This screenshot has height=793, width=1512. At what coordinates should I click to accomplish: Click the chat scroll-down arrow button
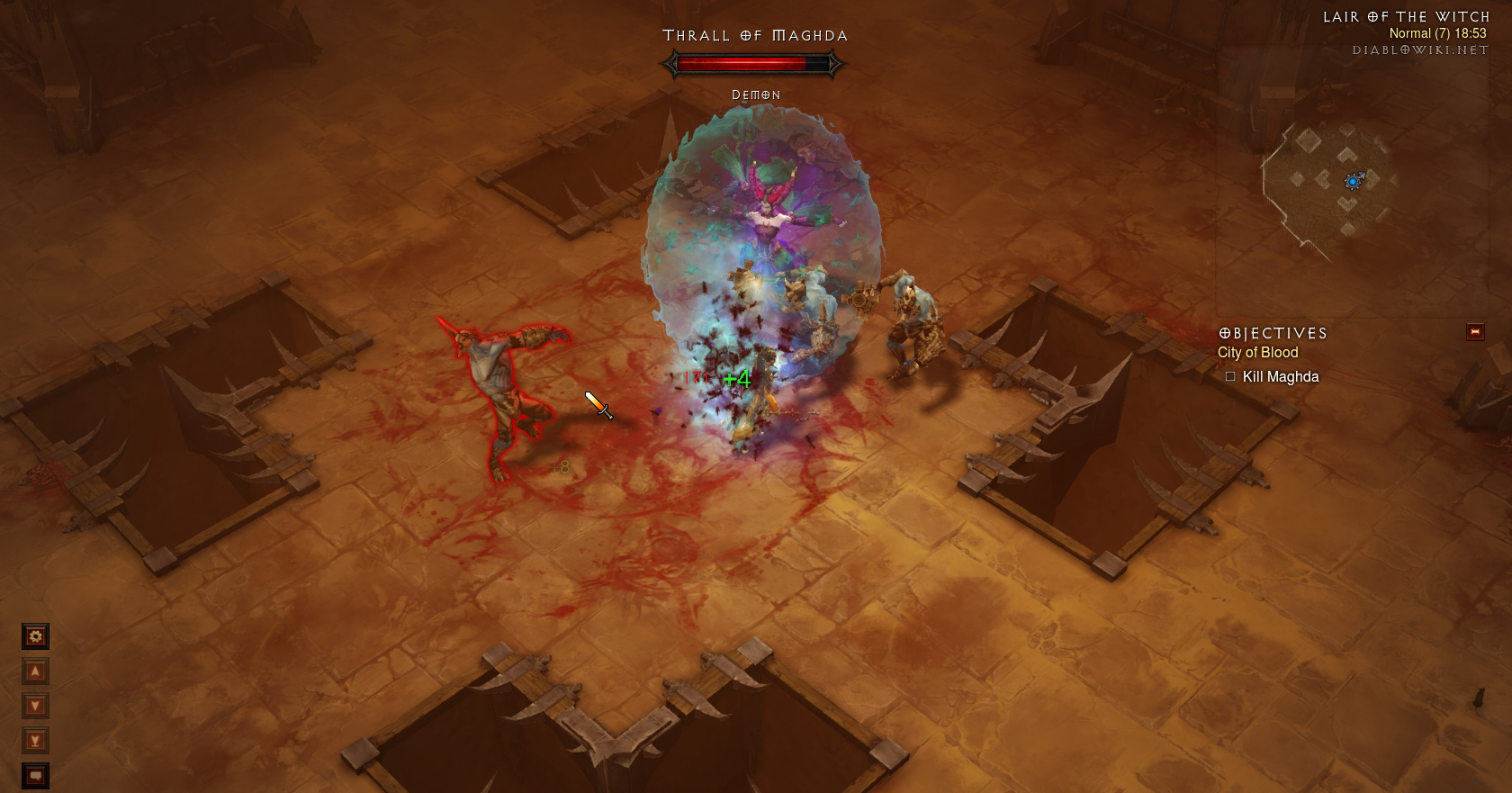tap(35, 706)
